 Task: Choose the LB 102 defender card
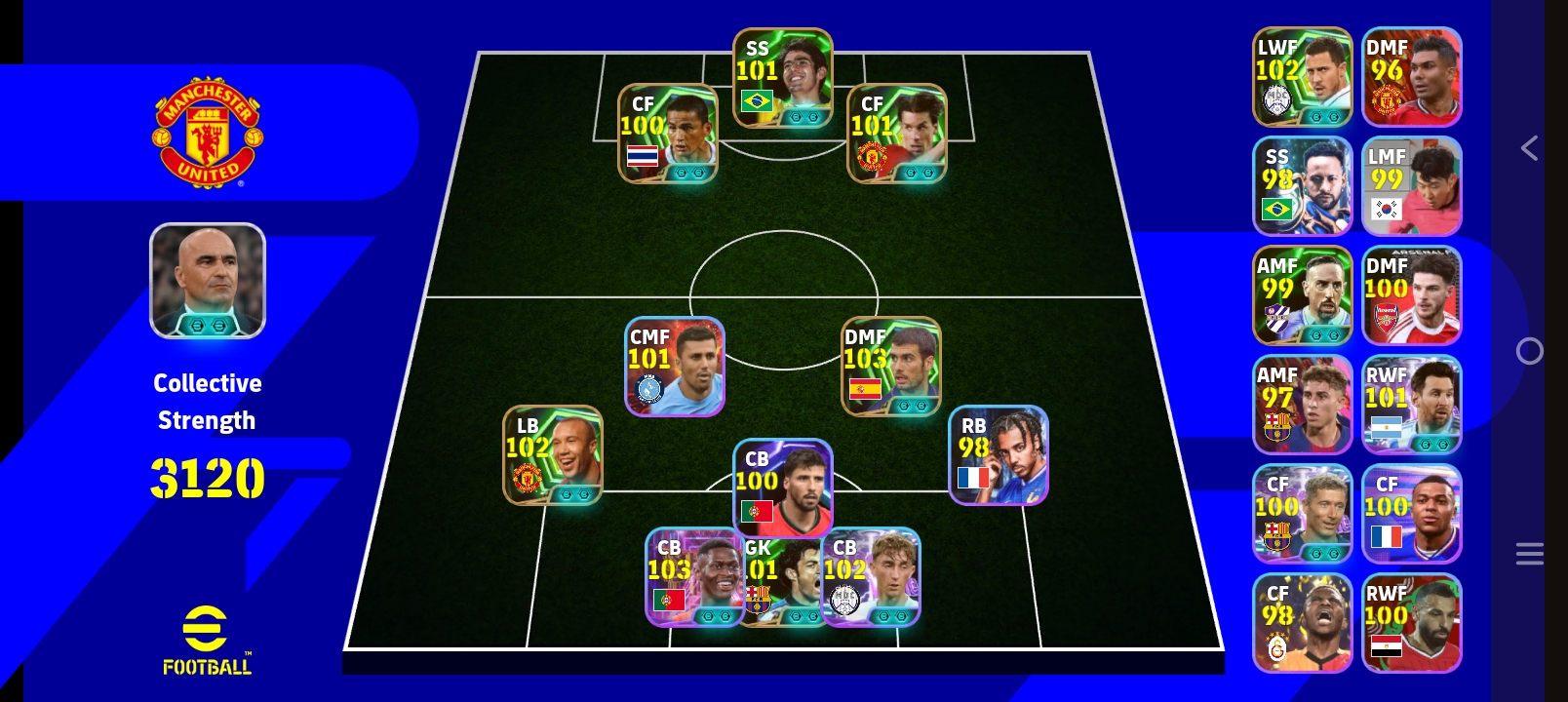(x=553, y=455)
